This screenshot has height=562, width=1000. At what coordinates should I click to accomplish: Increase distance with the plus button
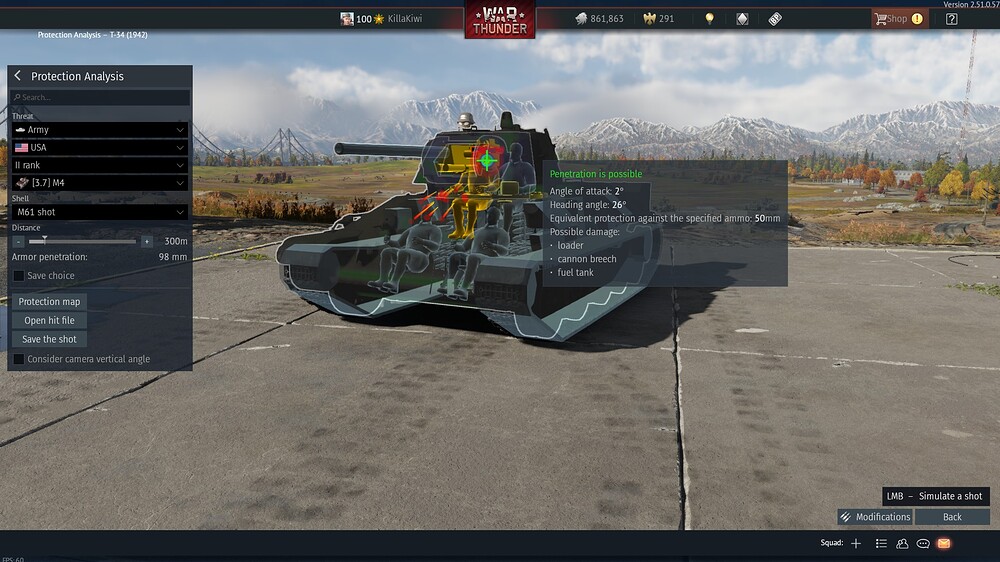pos(147,241)
